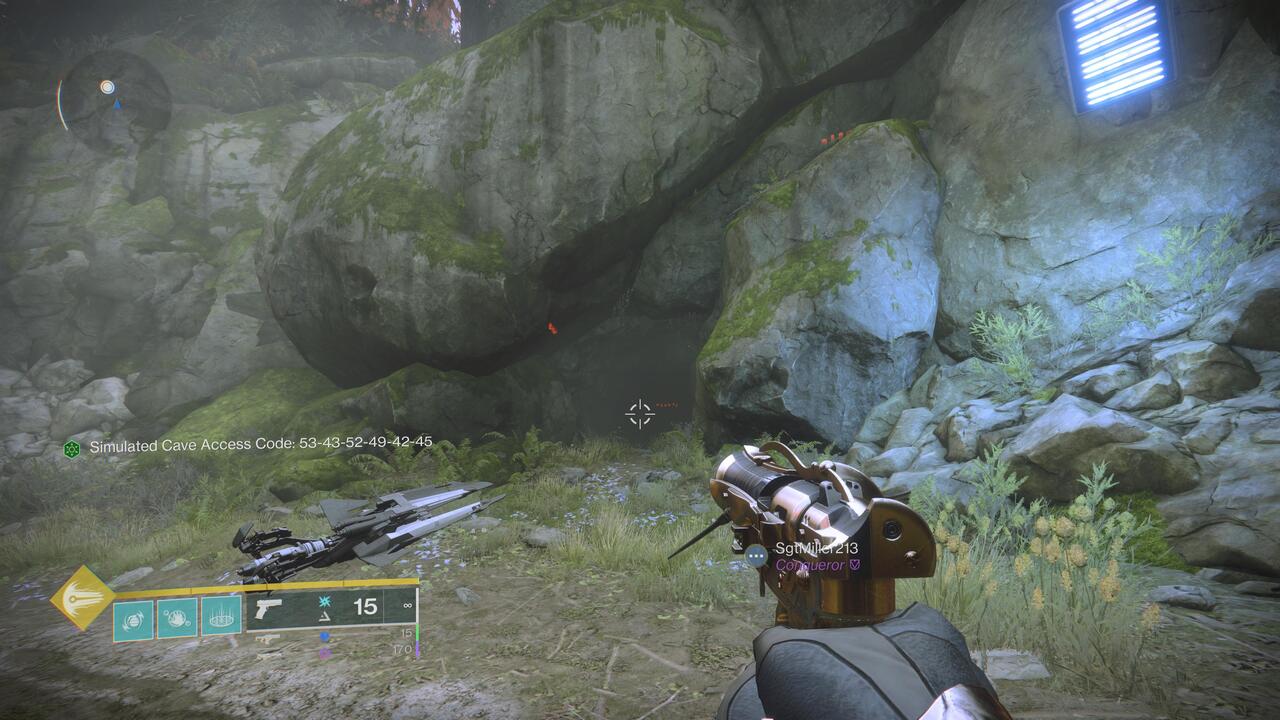Click the purple heavy ammo icon

point(324,652)
